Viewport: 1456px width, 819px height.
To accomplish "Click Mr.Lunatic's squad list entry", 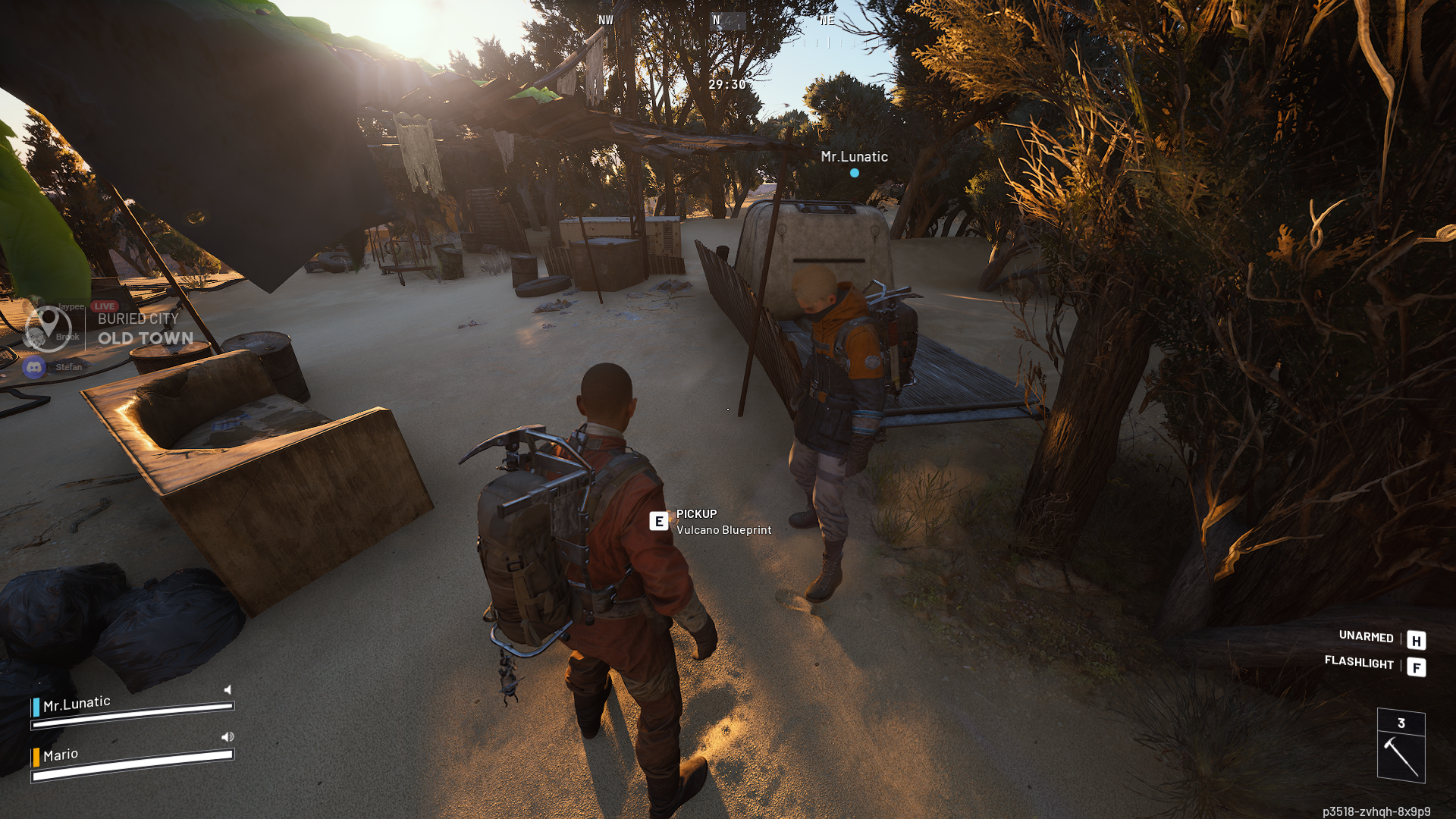I will coord(77,704).
